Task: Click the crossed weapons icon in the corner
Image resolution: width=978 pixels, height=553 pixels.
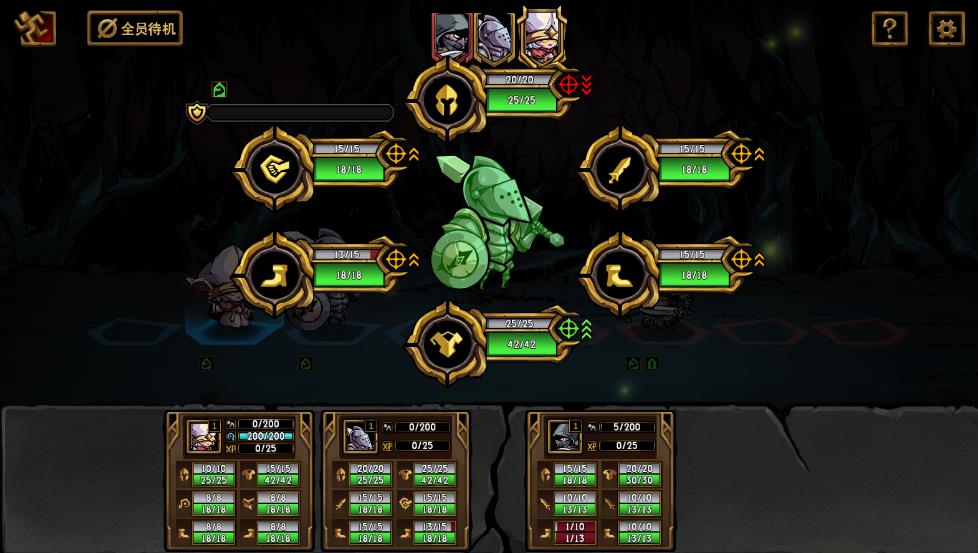Action: click(35, 28)
